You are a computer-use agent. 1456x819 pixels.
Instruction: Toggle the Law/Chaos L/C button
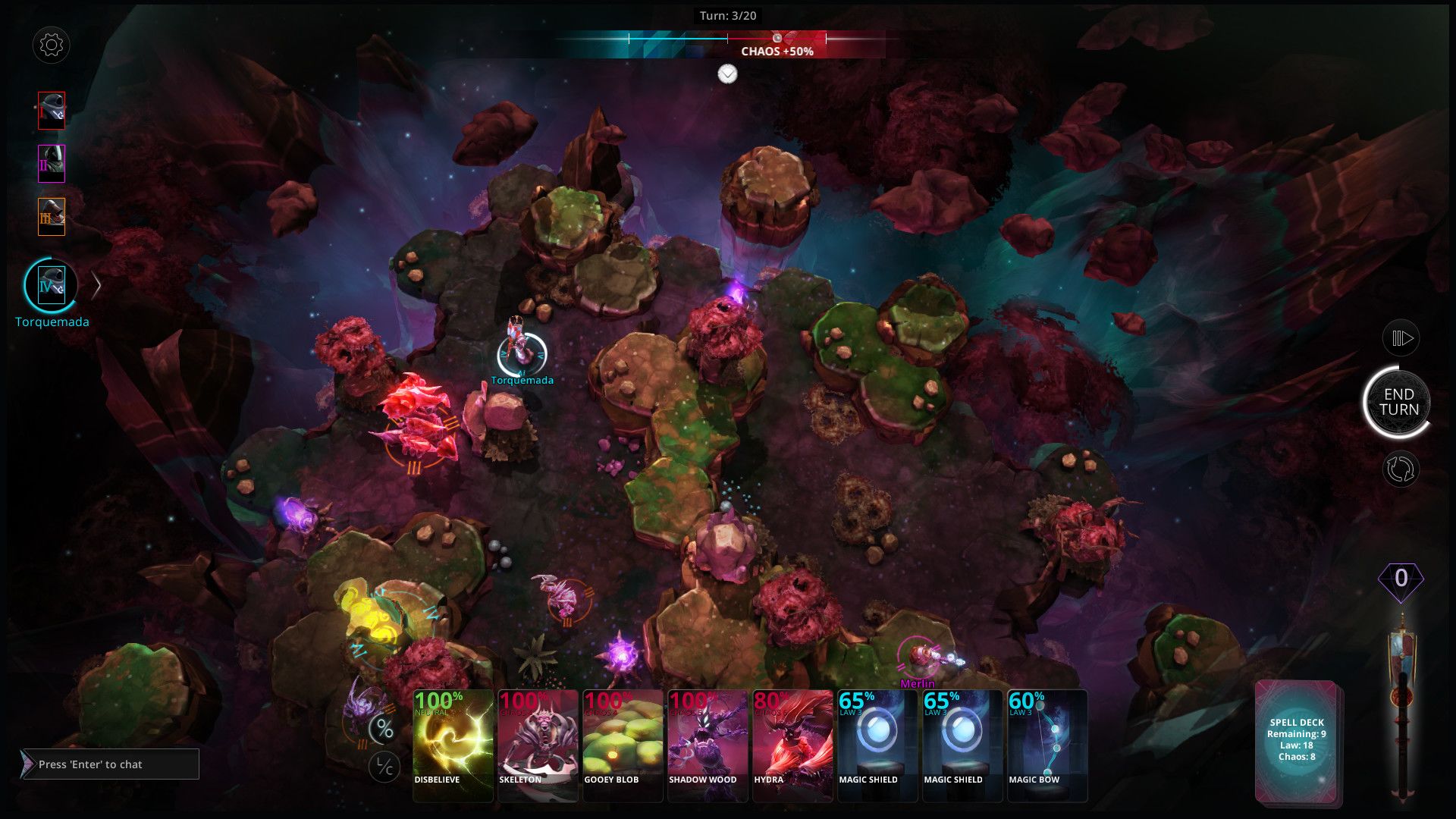384,767
